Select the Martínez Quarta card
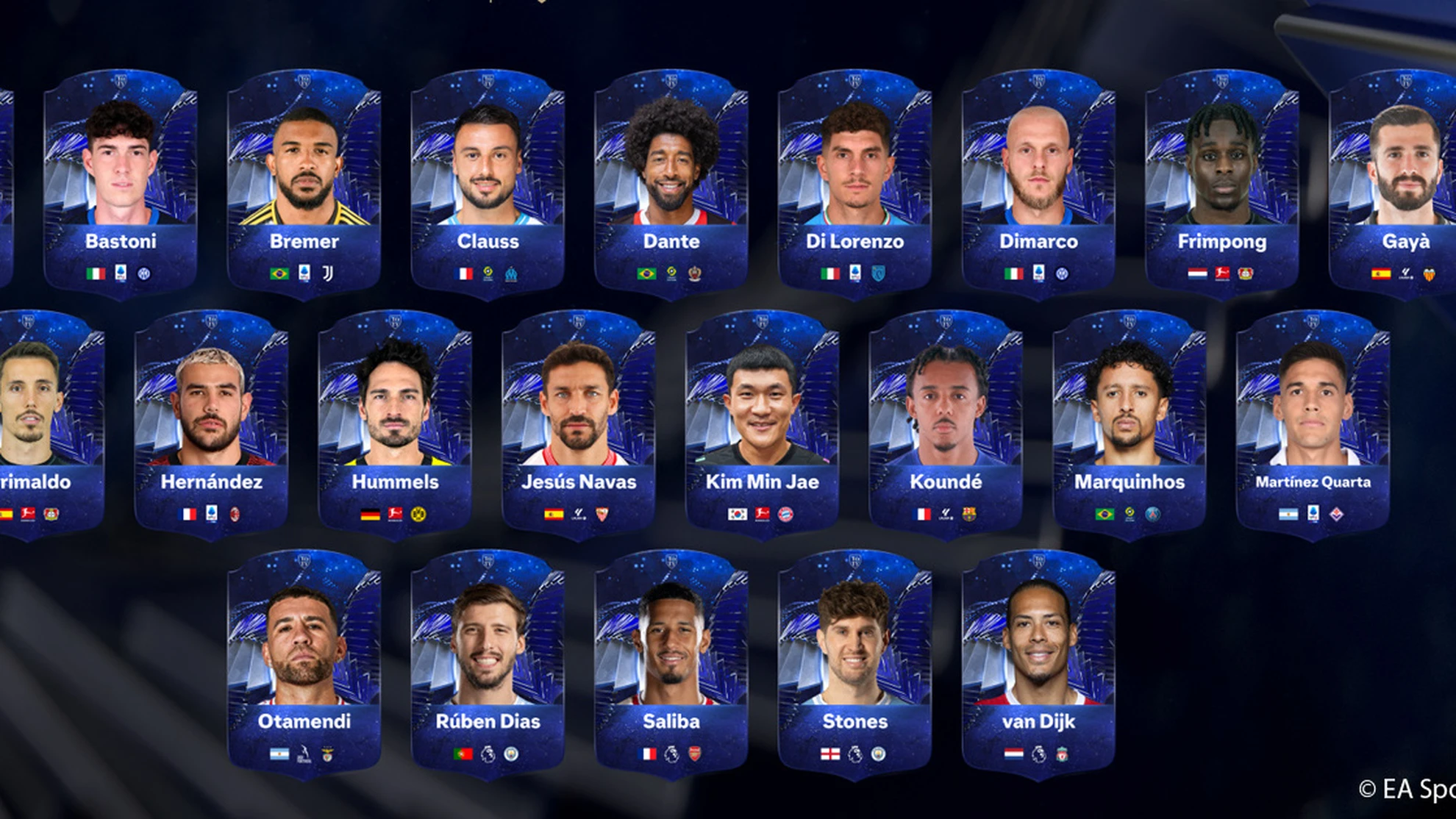The image size is (1456, 819). [x=1313, y=424]
